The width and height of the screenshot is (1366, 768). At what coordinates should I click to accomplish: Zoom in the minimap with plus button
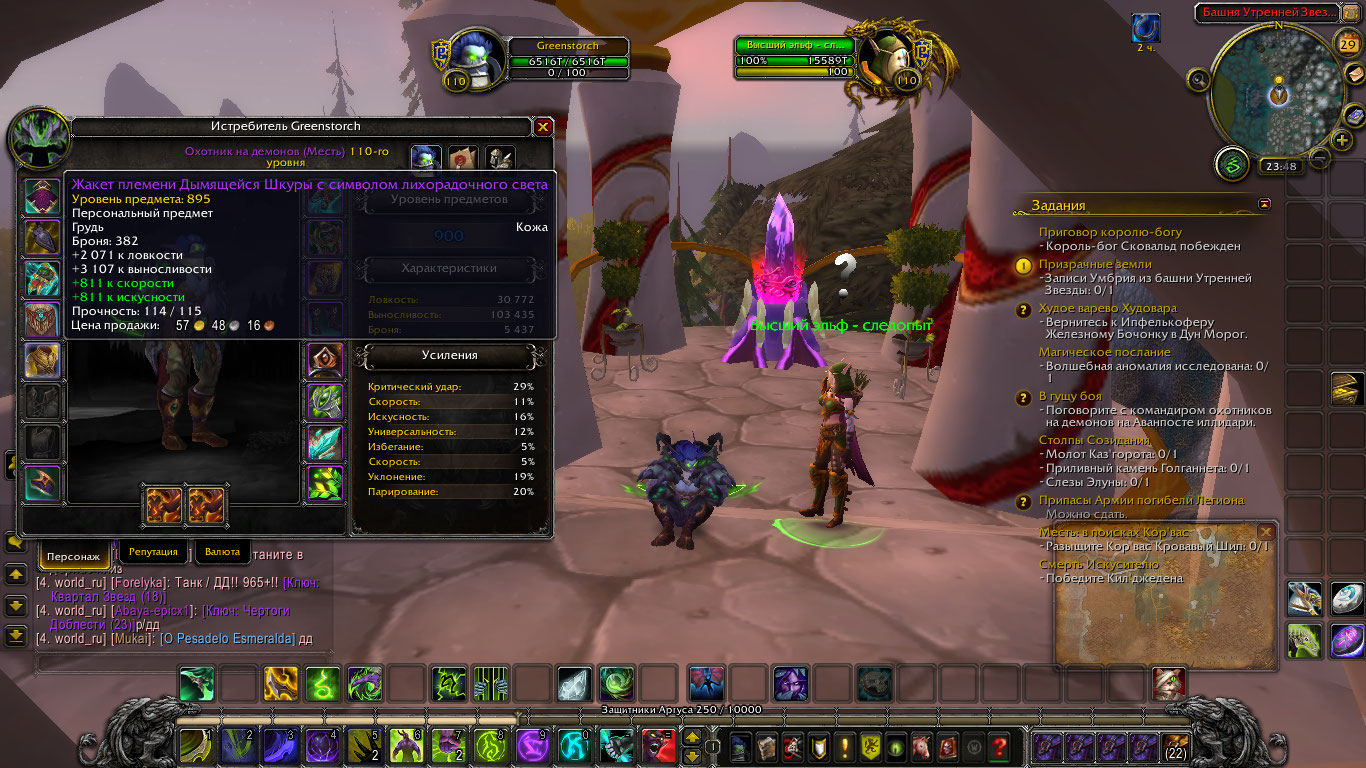point(1341,140)
